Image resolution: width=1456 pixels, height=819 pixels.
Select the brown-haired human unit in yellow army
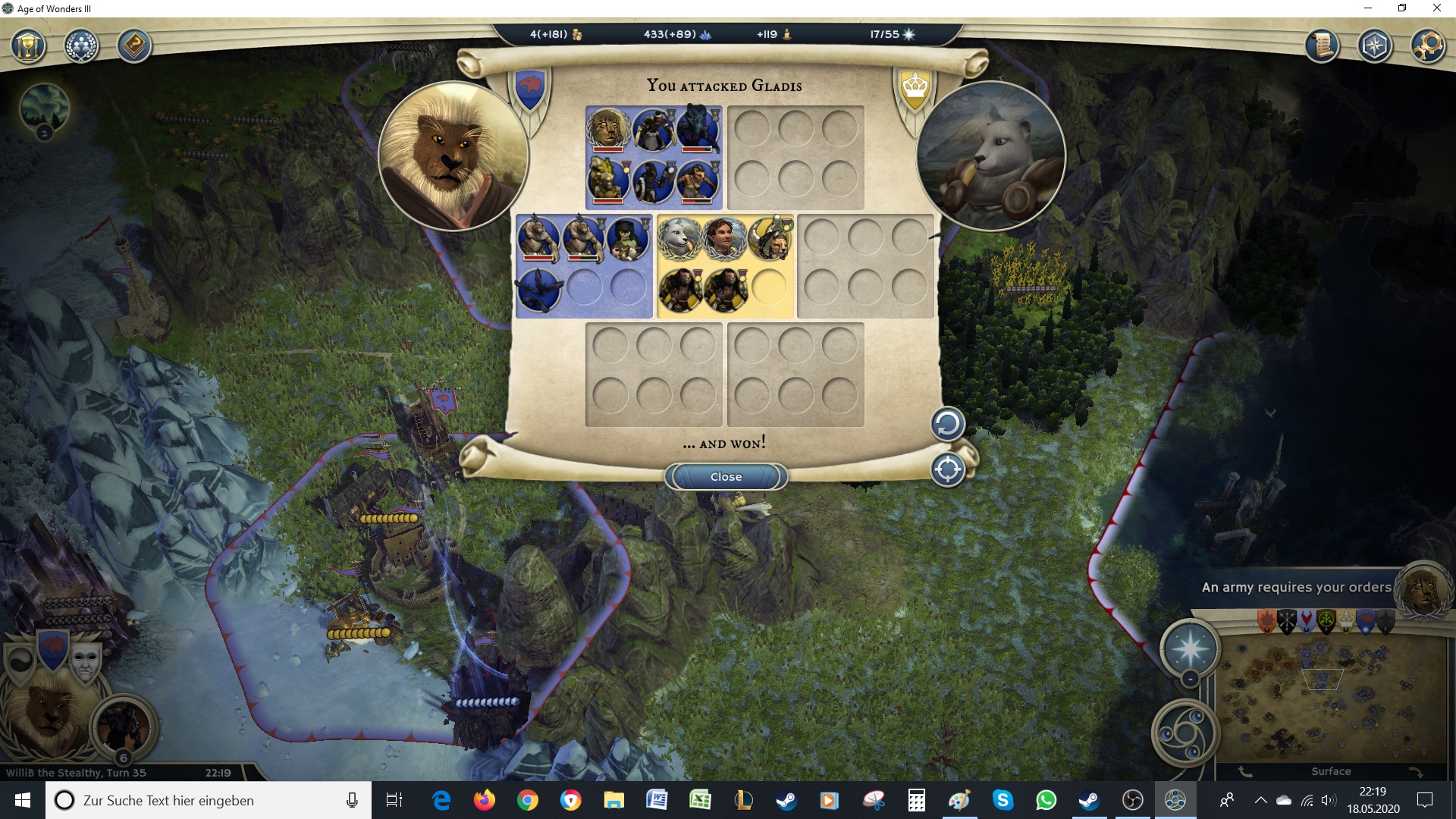coord(724,238)
